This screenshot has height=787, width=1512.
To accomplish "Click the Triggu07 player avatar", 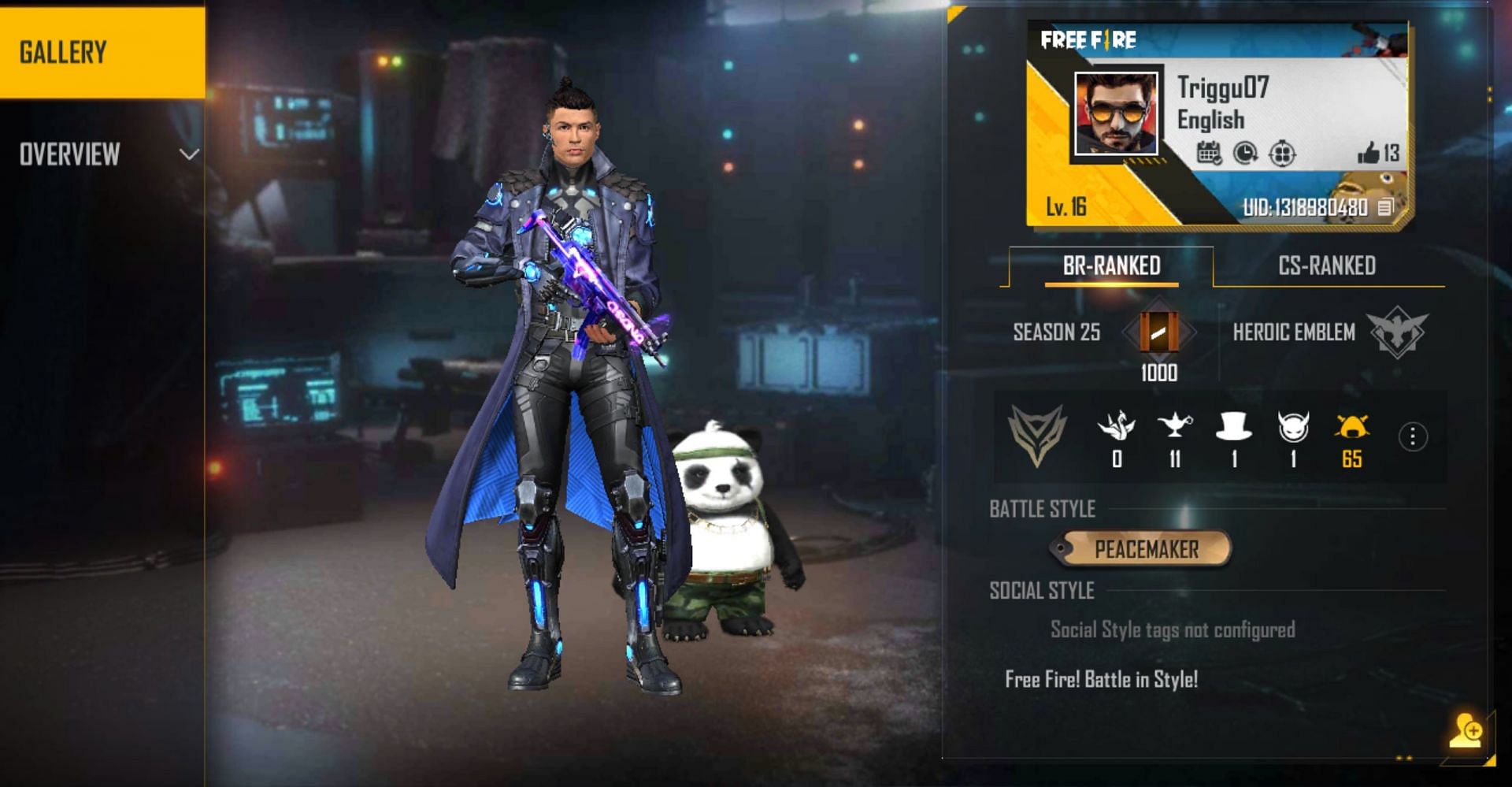I will (x=1116, y=113).
